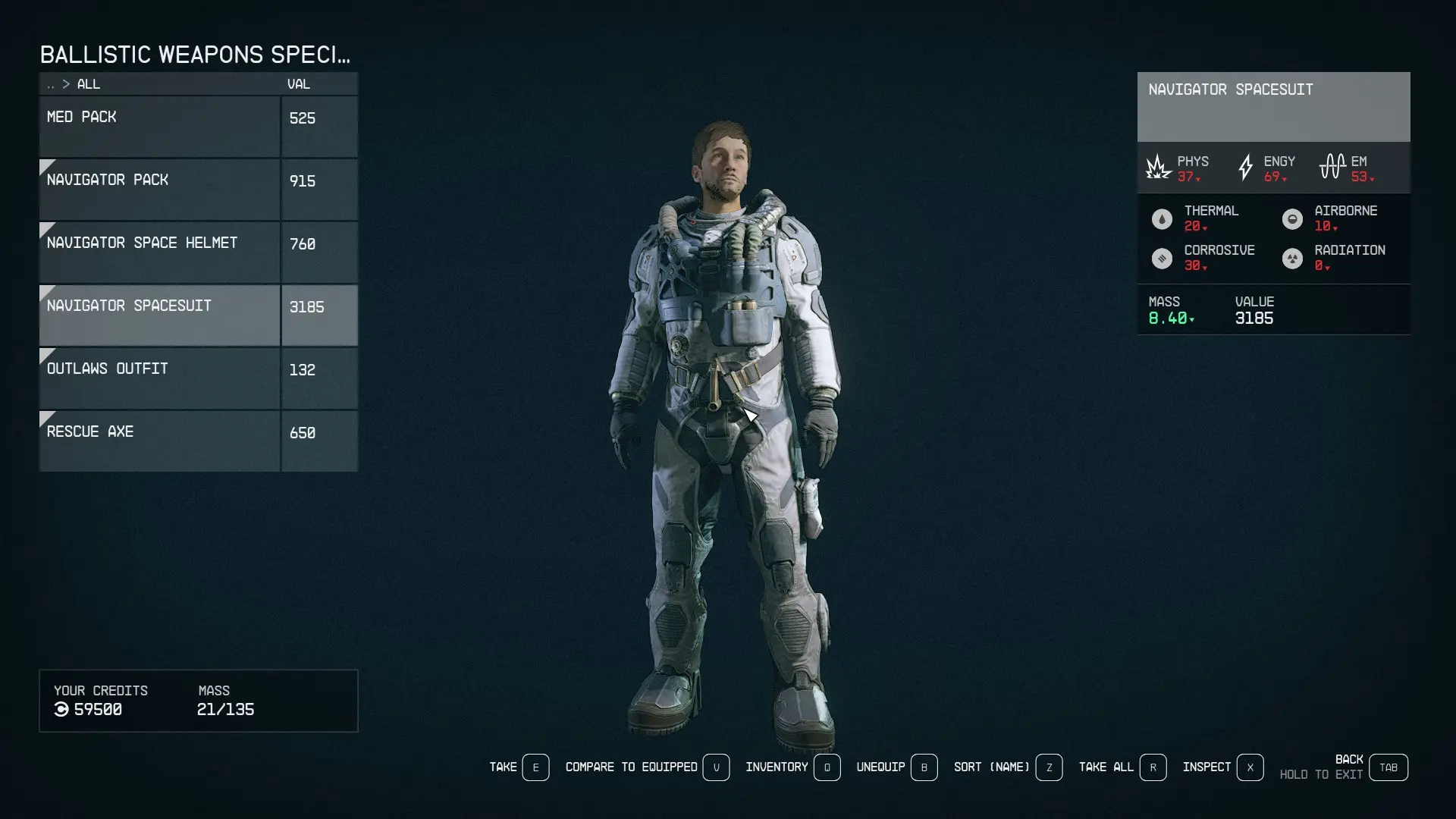The image size is (1456, 819).
Task: Open the ALL category breadcrumb
Action: point(88,84)
